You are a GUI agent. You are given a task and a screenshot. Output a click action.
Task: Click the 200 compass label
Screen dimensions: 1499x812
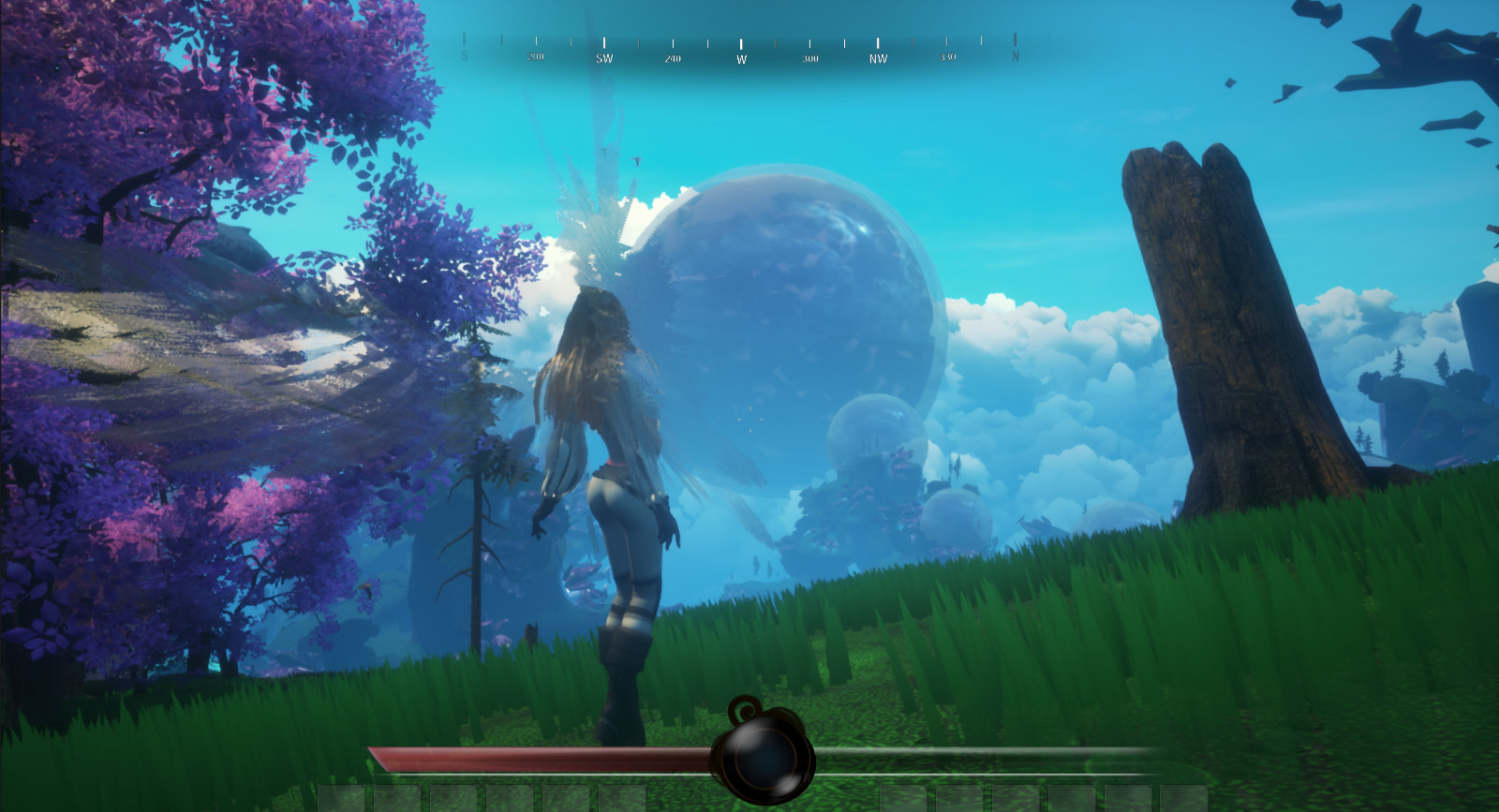pos(537,56)
